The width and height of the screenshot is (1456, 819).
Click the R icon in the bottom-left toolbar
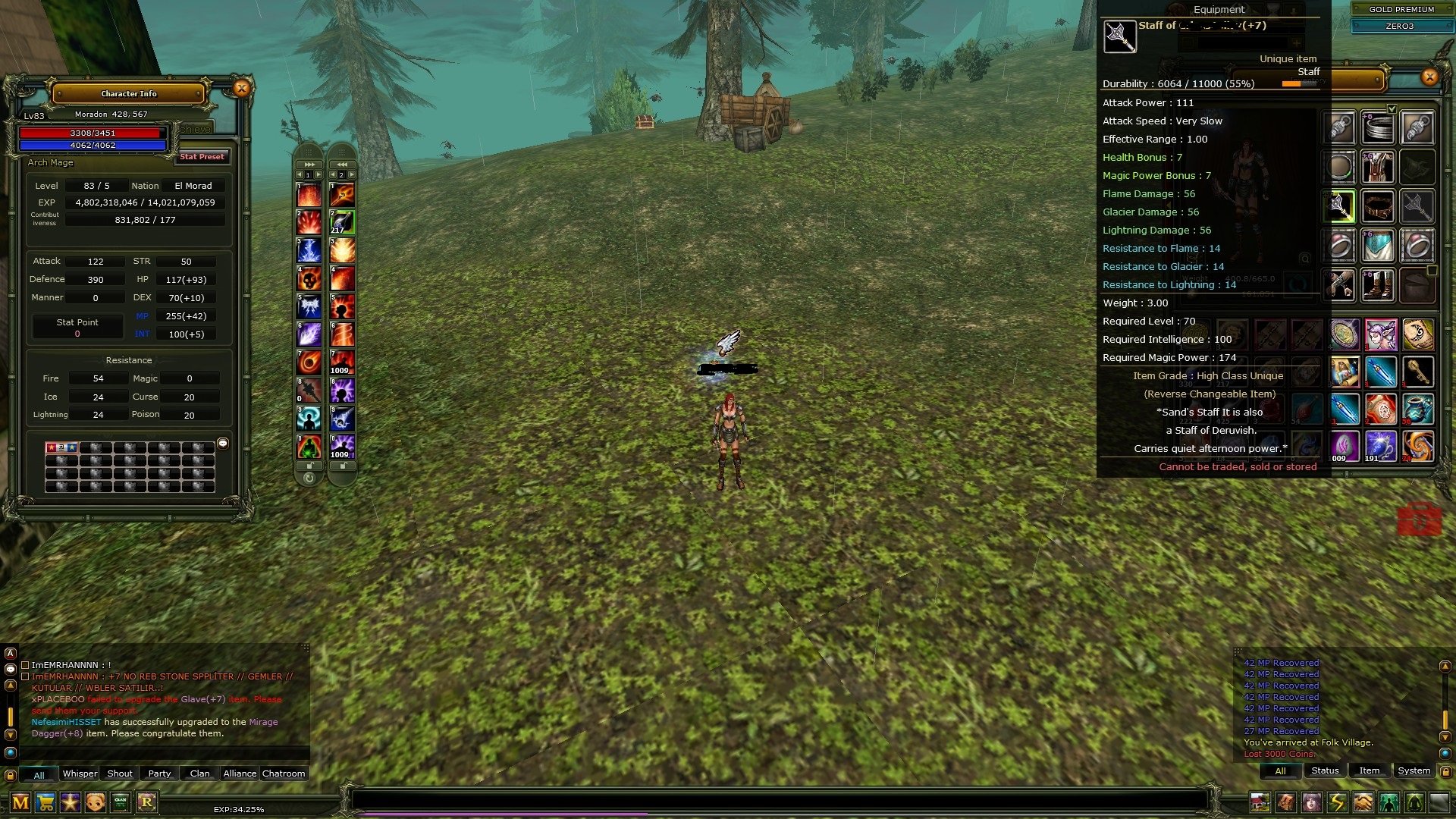148,802
